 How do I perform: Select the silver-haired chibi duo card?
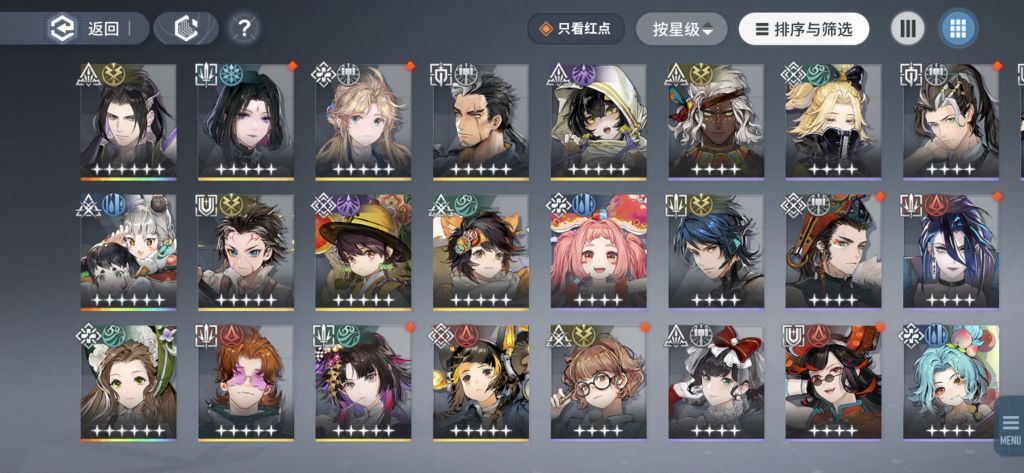click(128, 252)
